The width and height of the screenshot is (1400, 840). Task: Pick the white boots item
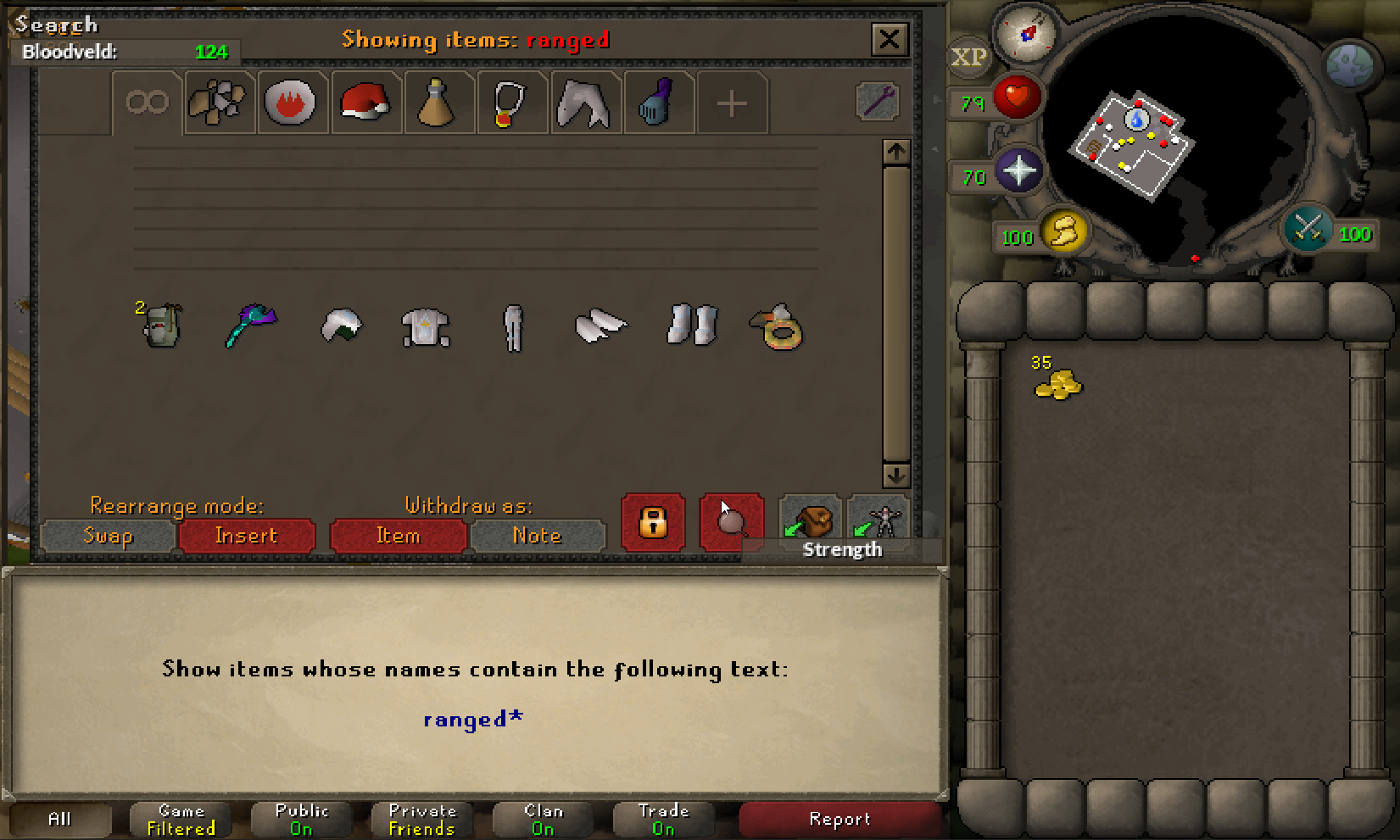692,325
